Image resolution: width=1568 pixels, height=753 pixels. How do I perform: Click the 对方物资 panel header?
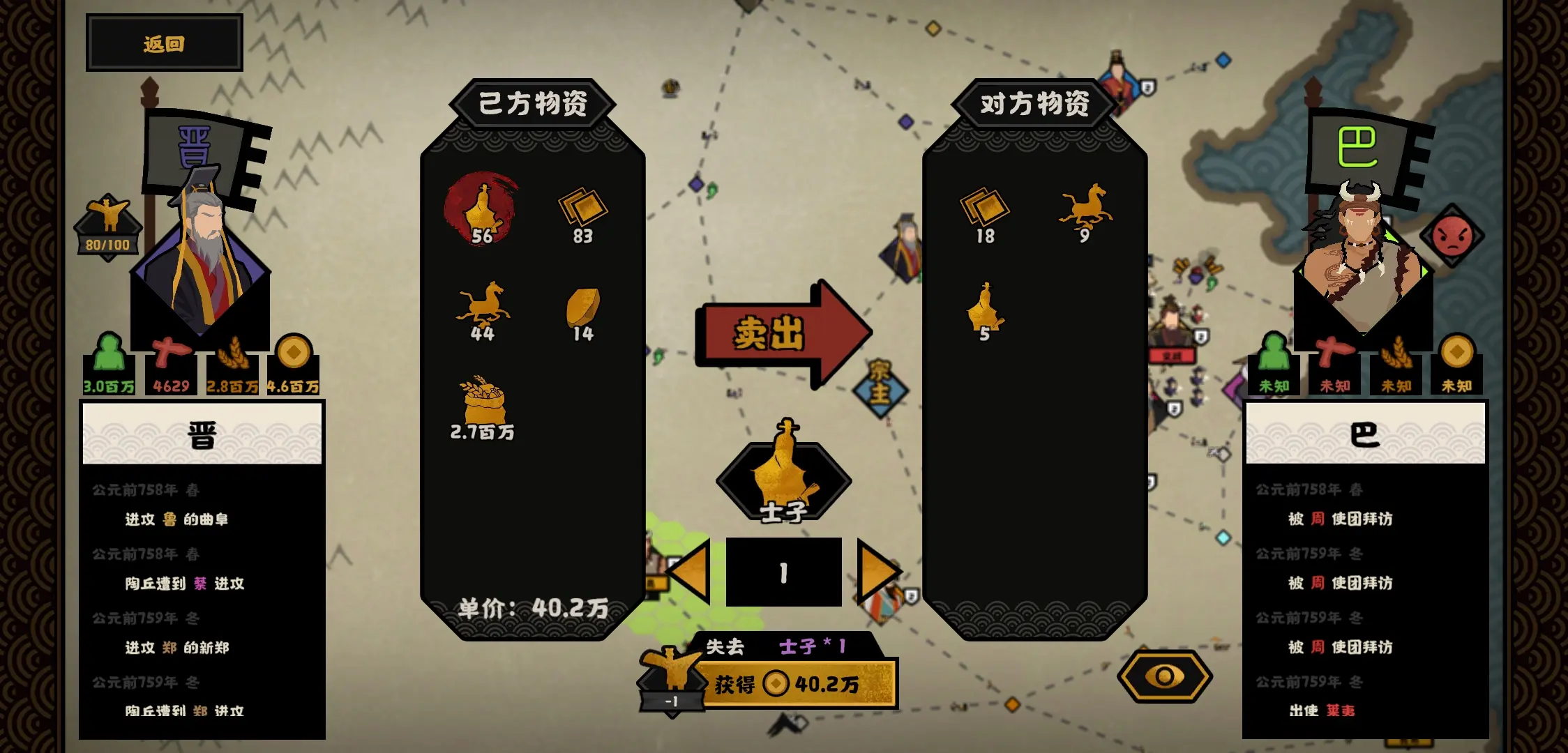point(1034,103)
